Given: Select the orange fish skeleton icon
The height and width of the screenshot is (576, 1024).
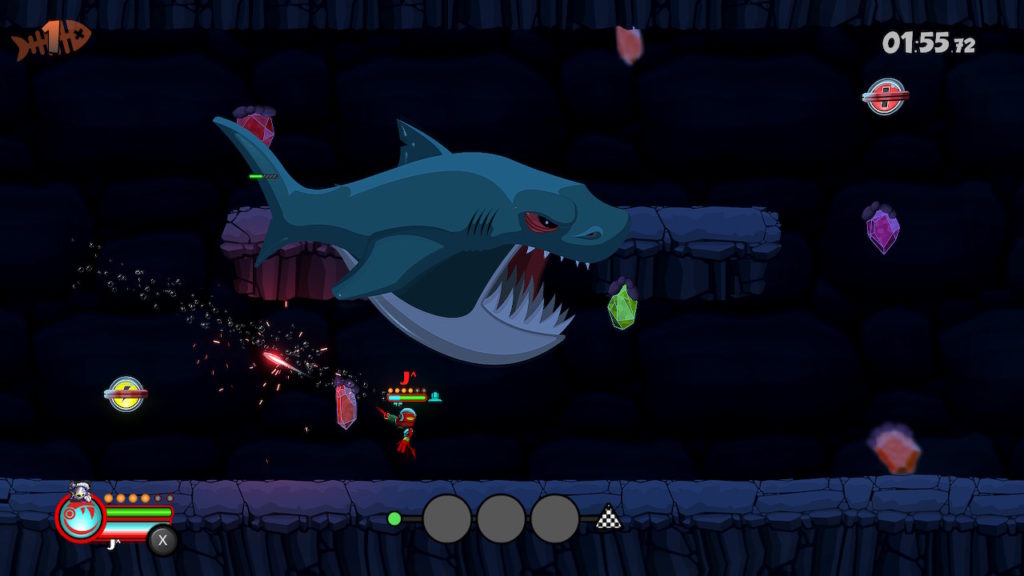Looking at the screenshot, I should click(51, 40).
